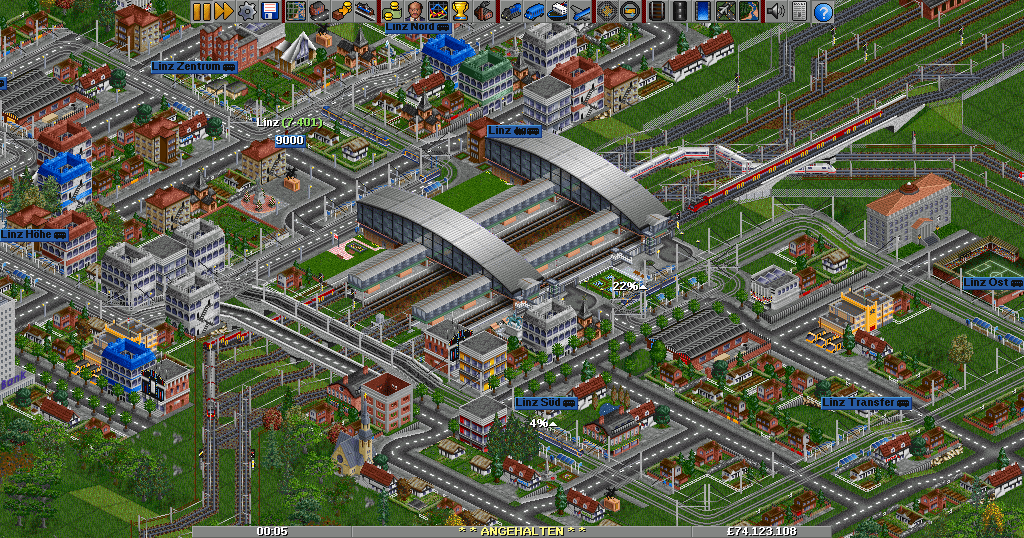This screenshot has width=1024, height=538.
Task: Open the company league trophy
Action: [x=460, y=11]
